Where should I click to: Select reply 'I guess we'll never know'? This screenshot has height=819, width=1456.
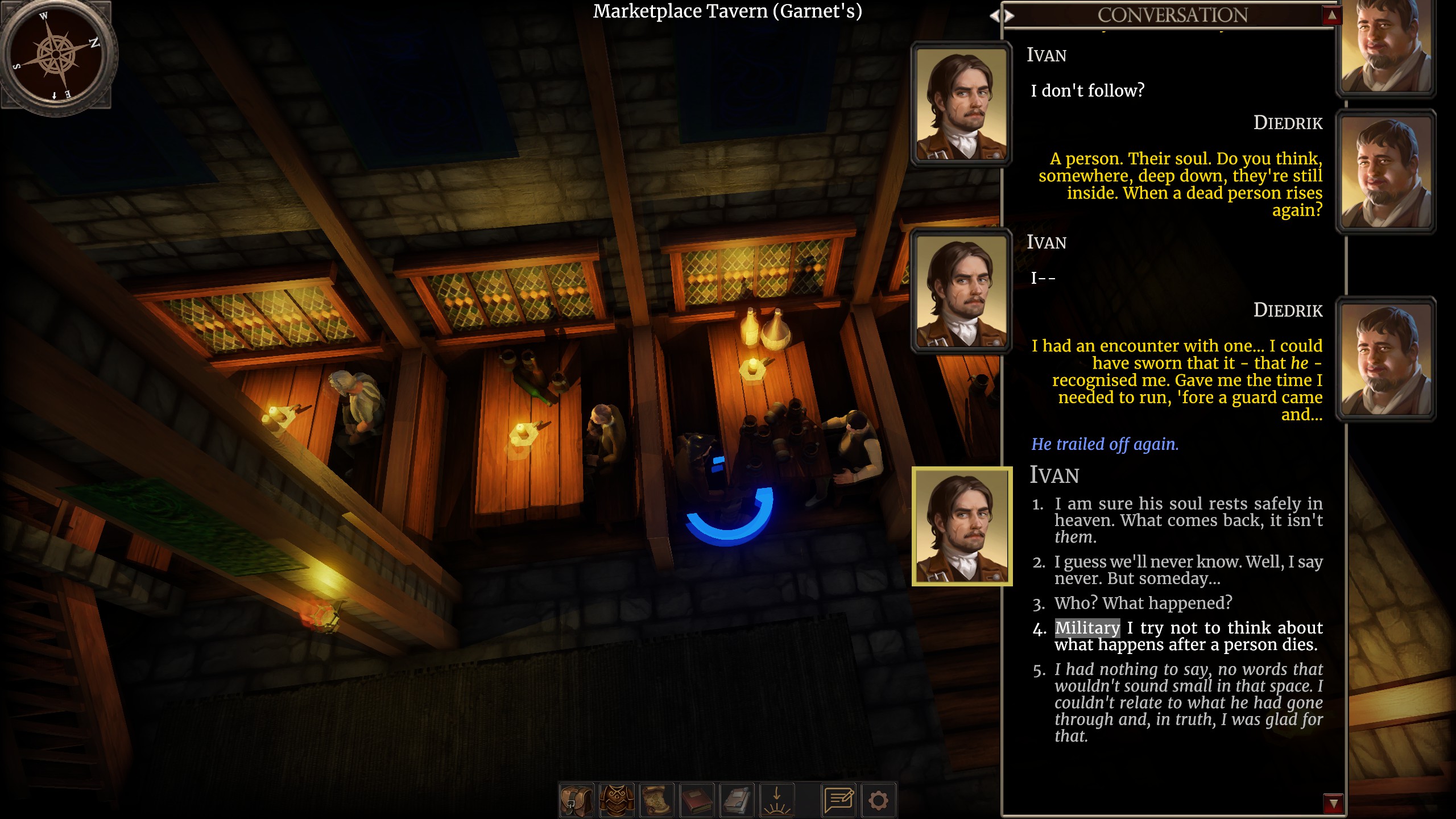[x=1188, y=570]
